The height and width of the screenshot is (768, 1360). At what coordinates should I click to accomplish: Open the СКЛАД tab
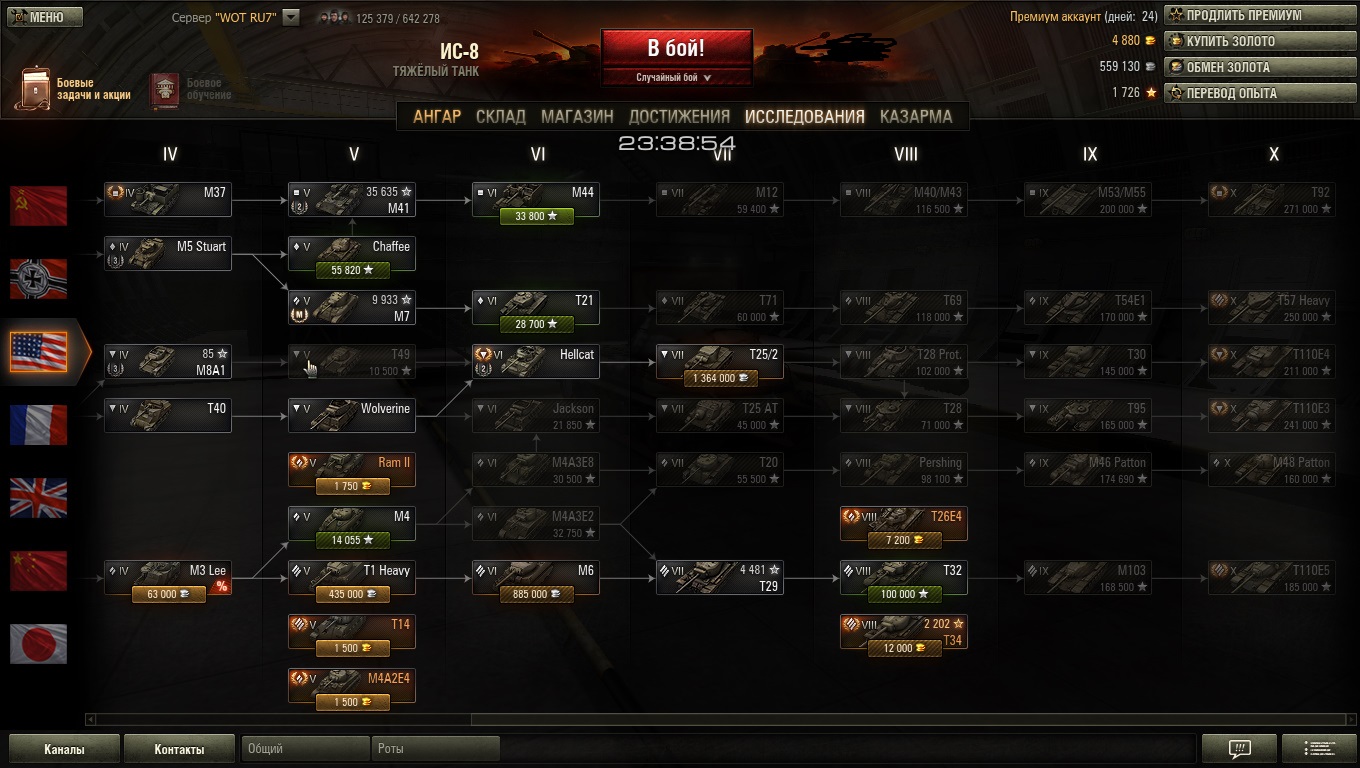(501, 116)
